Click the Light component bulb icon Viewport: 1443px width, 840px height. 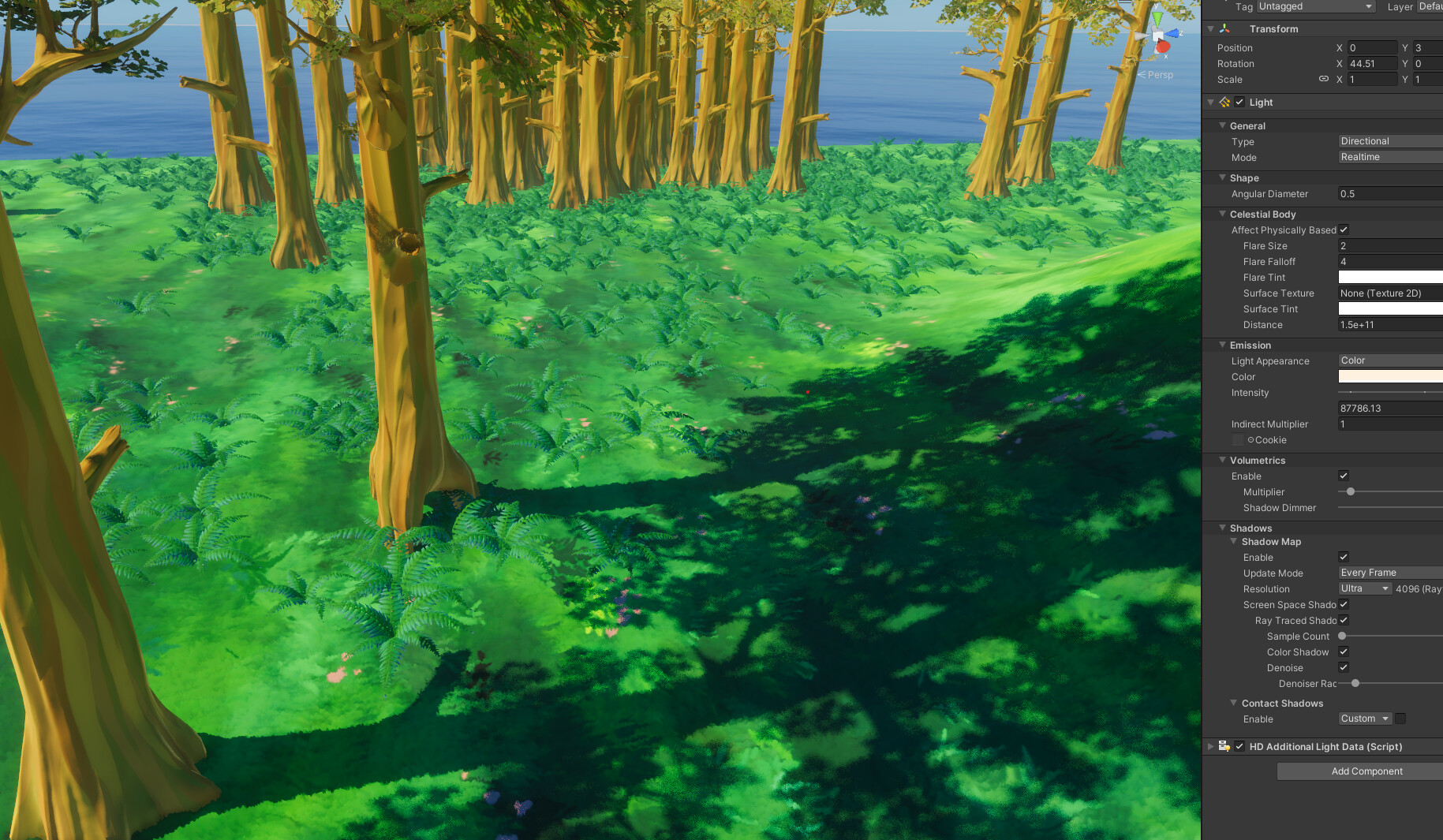click(x=1224, y=103)
